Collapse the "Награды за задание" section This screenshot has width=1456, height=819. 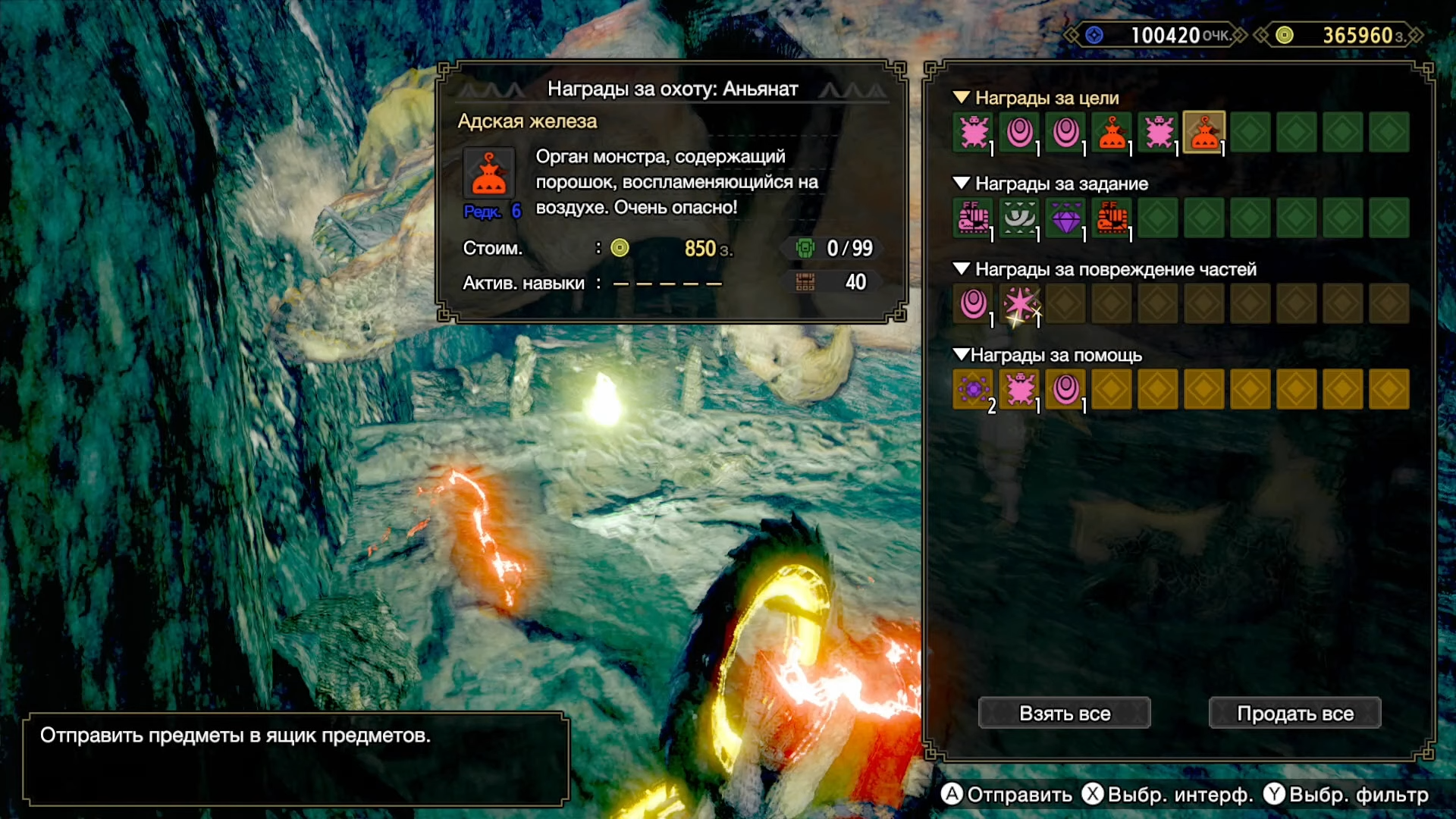click(x=962, y=184)
